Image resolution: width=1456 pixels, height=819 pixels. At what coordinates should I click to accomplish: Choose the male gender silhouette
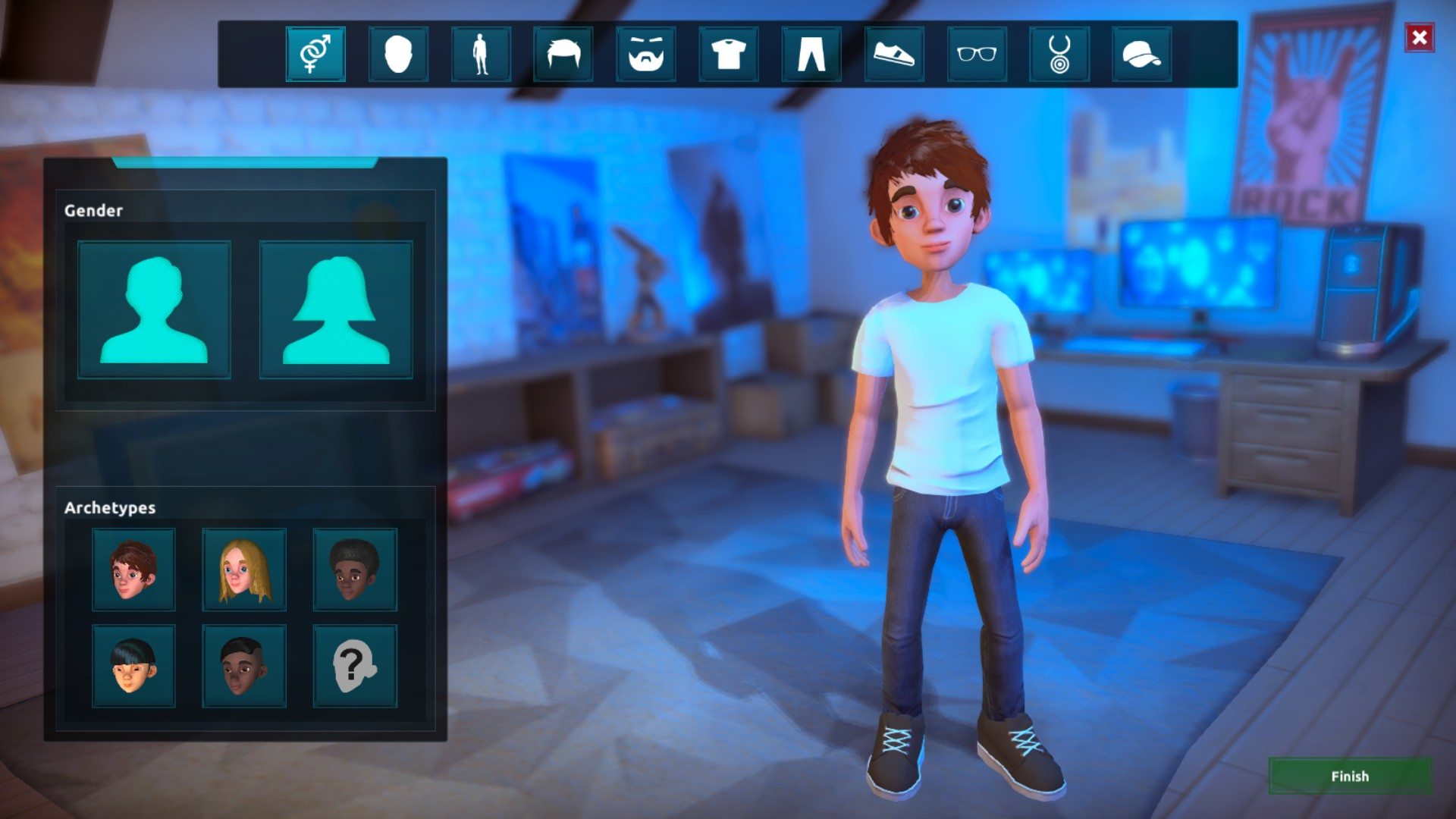coord(154,309)
